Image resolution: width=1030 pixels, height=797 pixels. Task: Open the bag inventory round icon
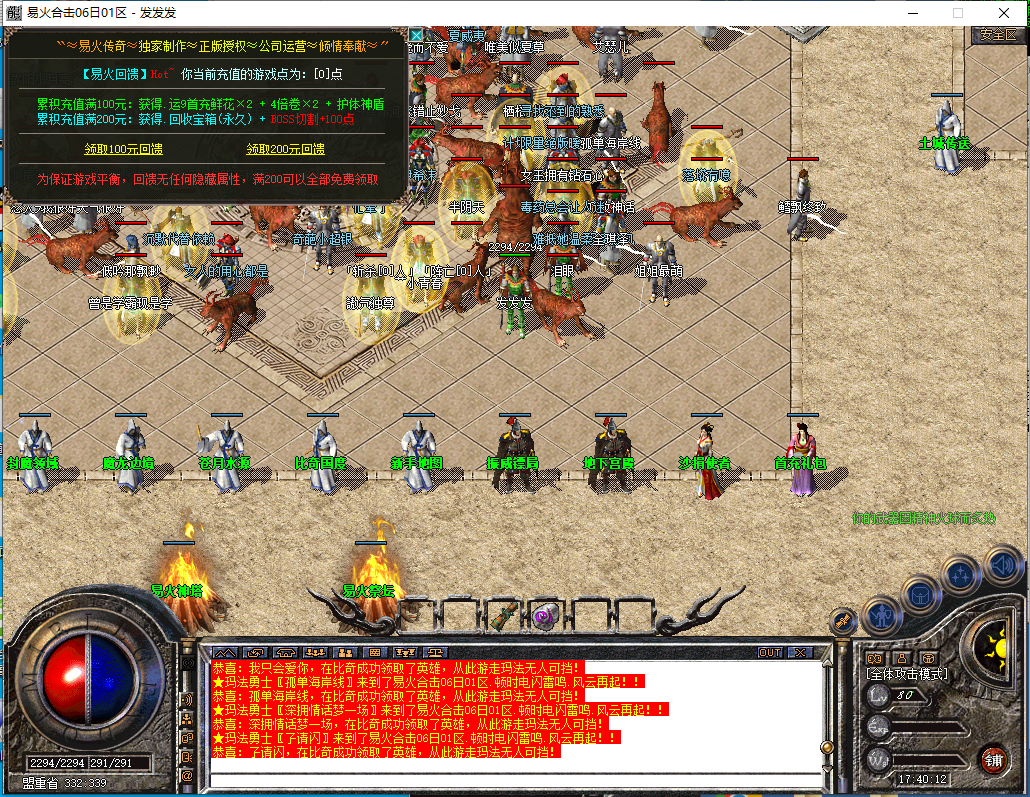[x=920, y=595]
